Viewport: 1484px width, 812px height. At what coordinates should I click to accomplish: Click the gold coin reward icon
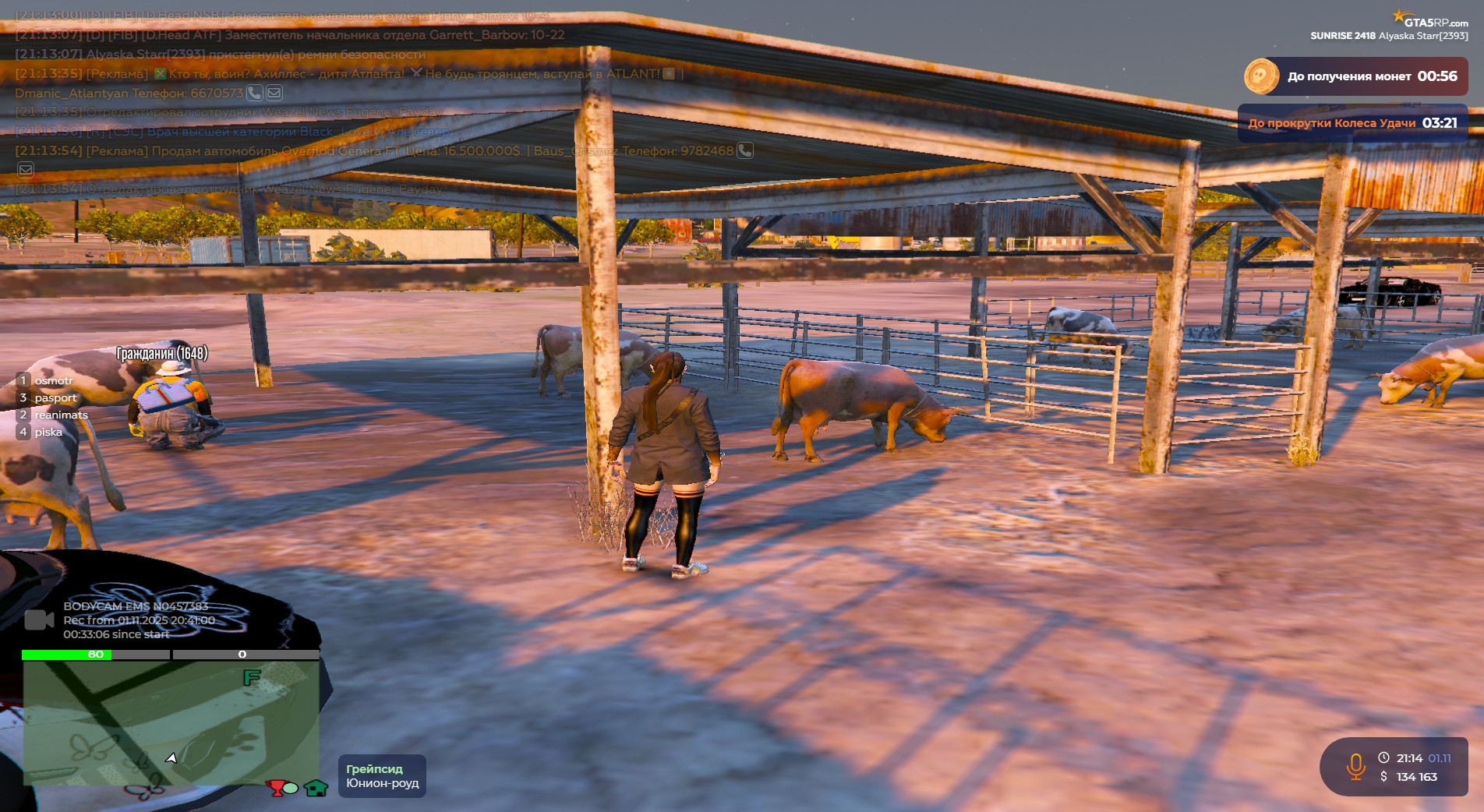tap(1260, 76)
